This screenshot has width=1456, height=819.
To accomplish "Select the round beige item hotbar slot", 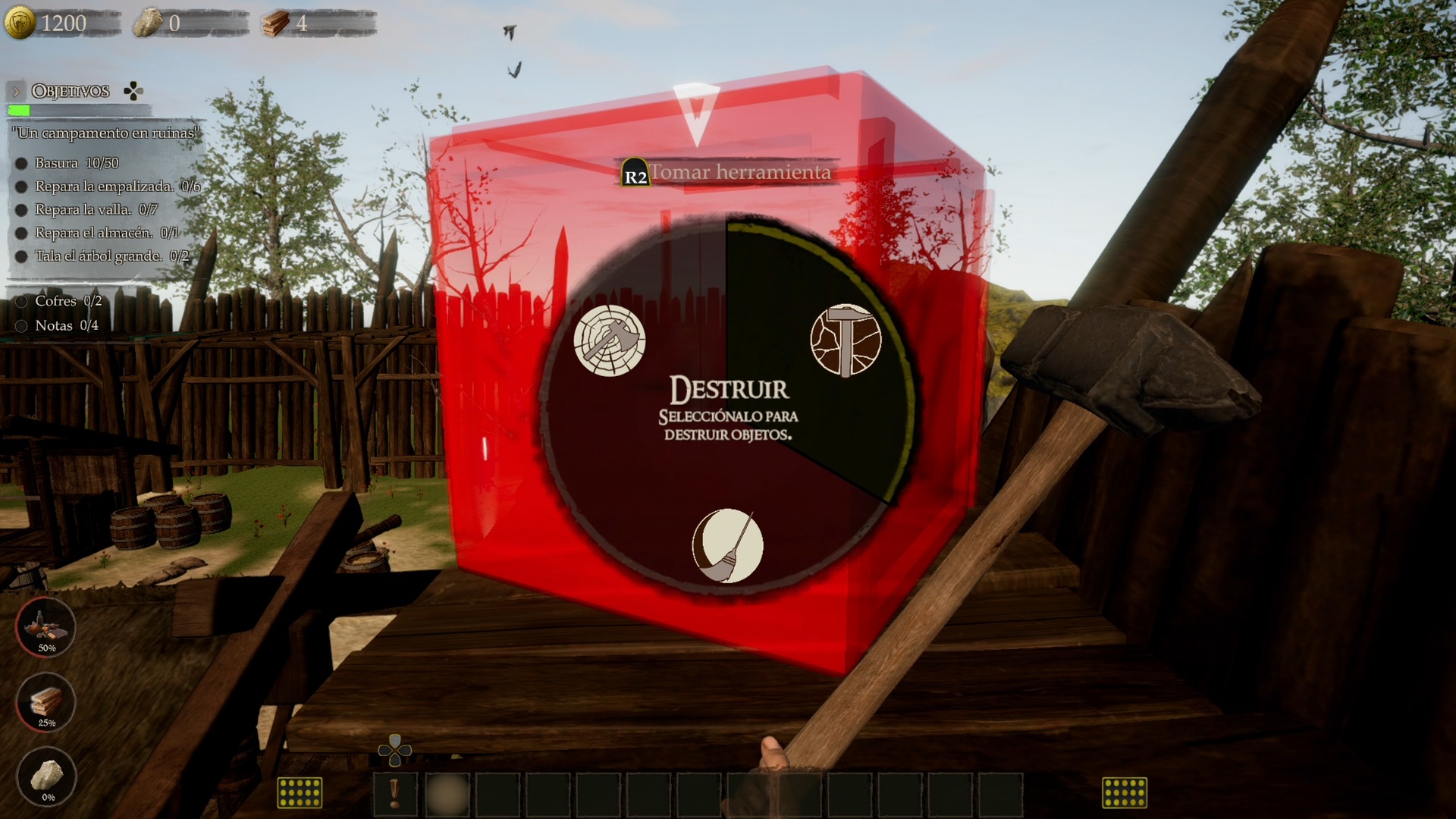I will [x=447, y=794].
